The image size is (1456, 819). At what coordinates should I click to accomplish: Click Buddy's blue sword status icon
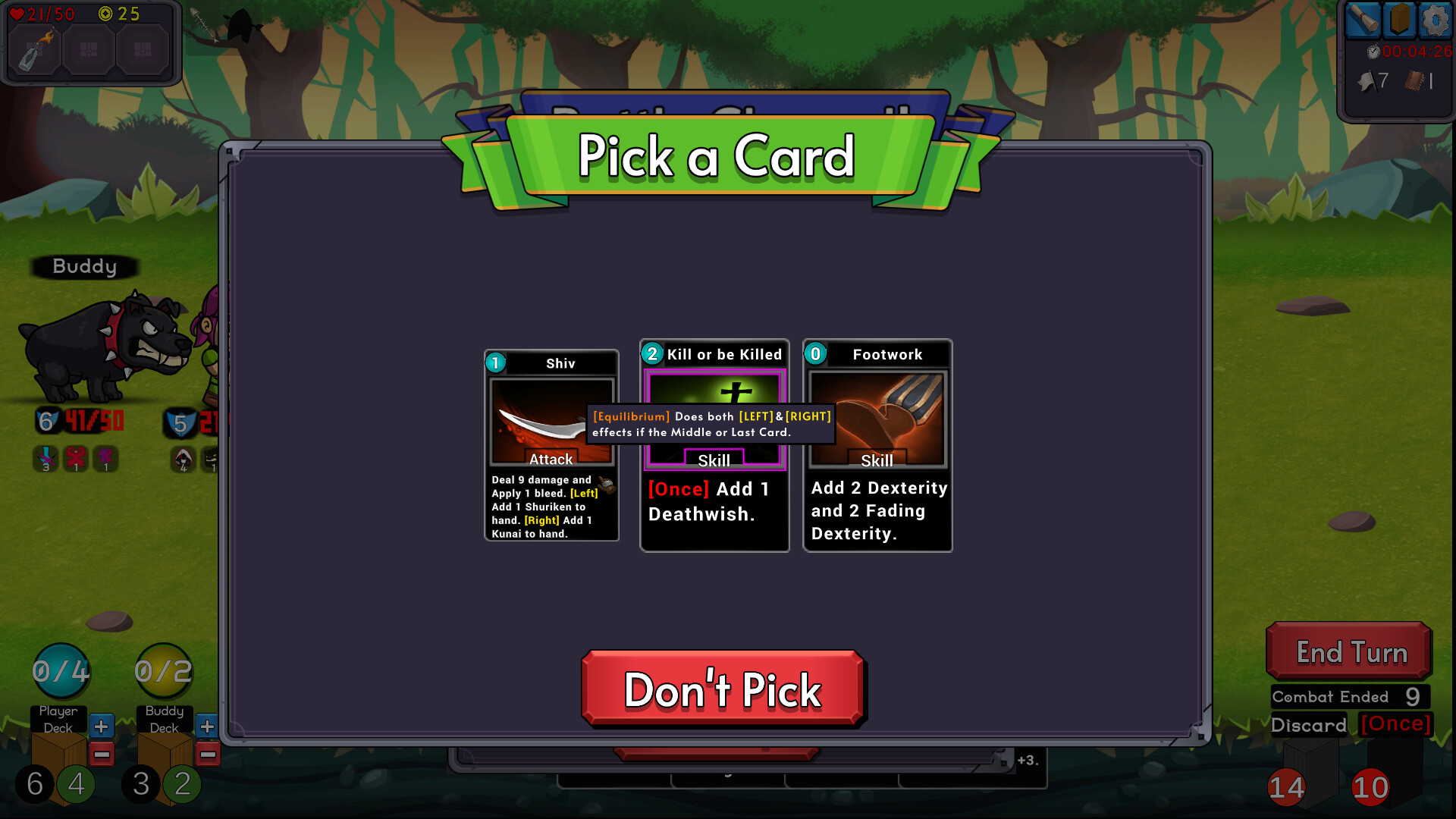(x=46, y=458)
